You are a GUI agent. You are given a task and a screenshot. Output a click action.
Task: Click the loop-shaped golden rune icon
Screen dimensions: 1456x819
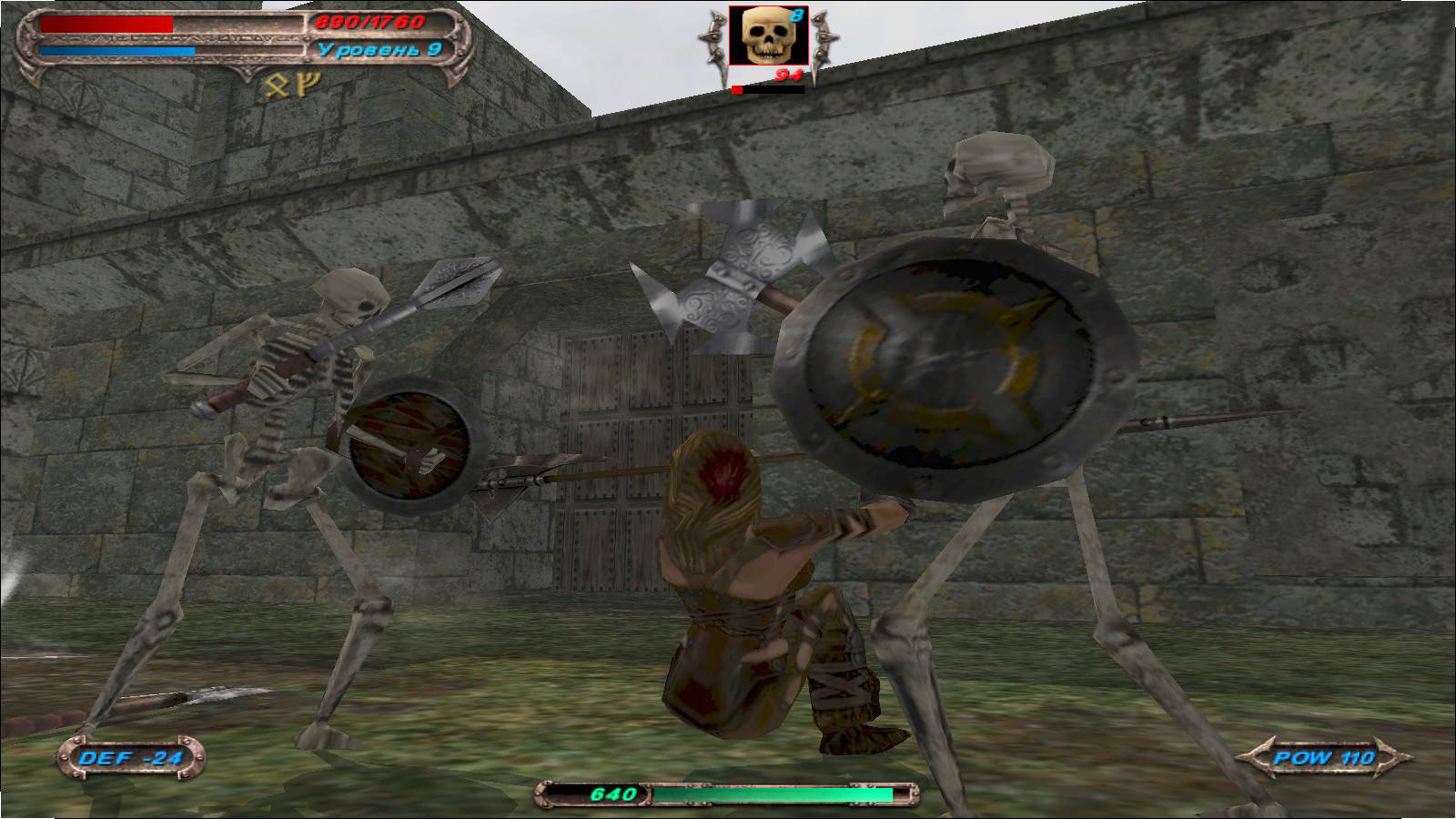tap(277, 86)
